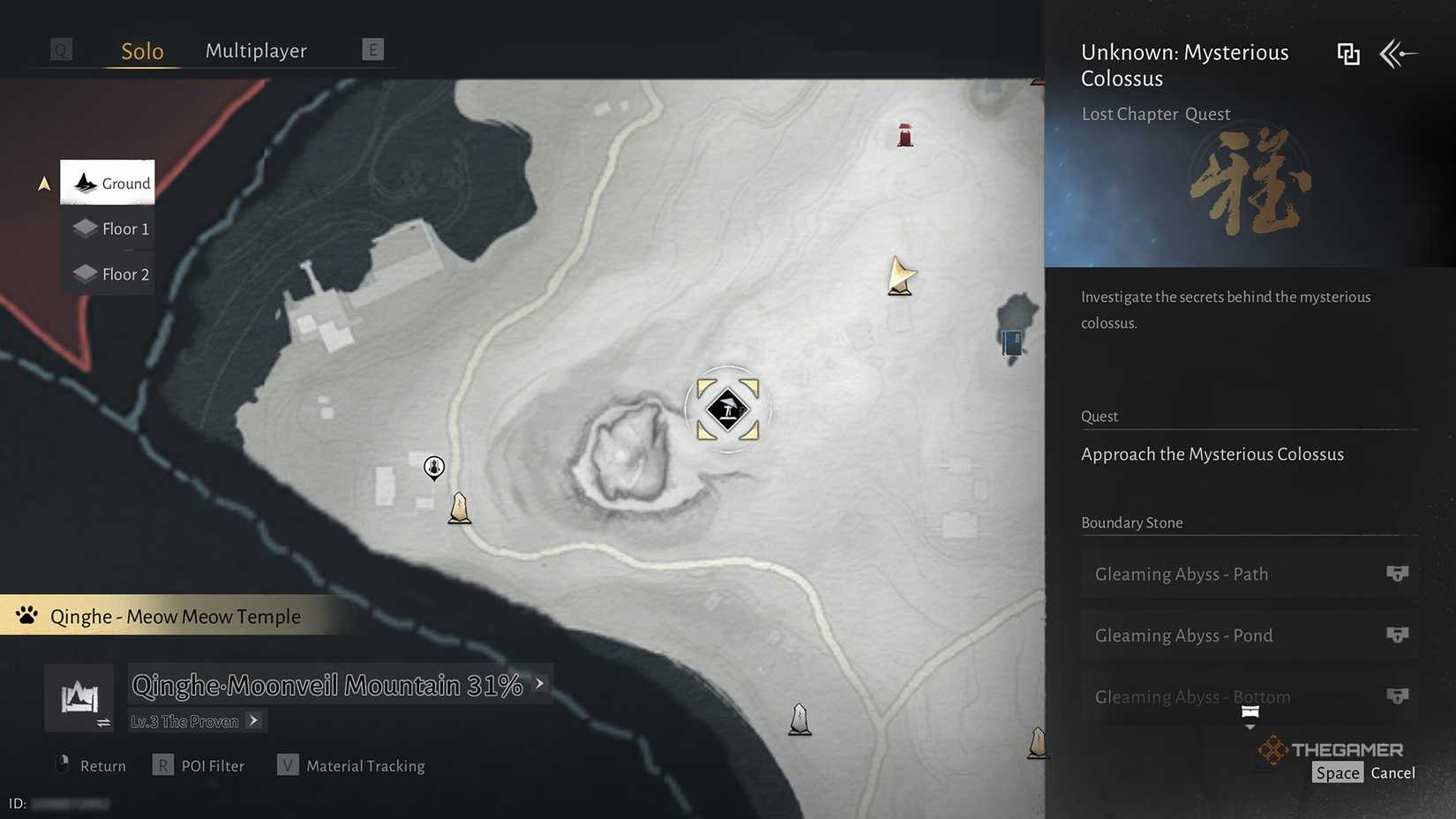Click the teleport icon beside Gleaming Abyss - Path

[1397, 573]
